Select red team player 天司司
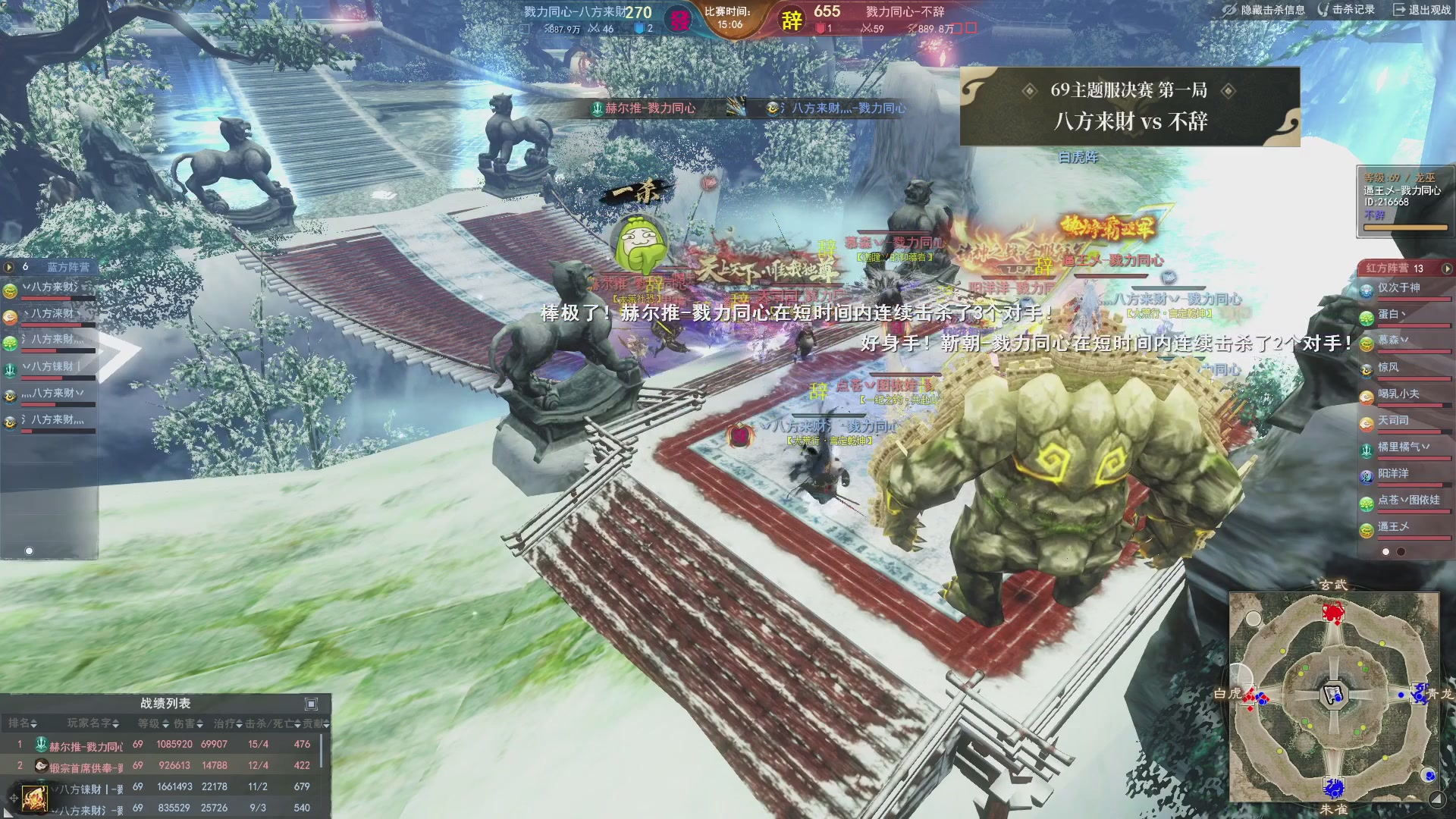This screenshot has height=819, width=1456. (1393, 421)
